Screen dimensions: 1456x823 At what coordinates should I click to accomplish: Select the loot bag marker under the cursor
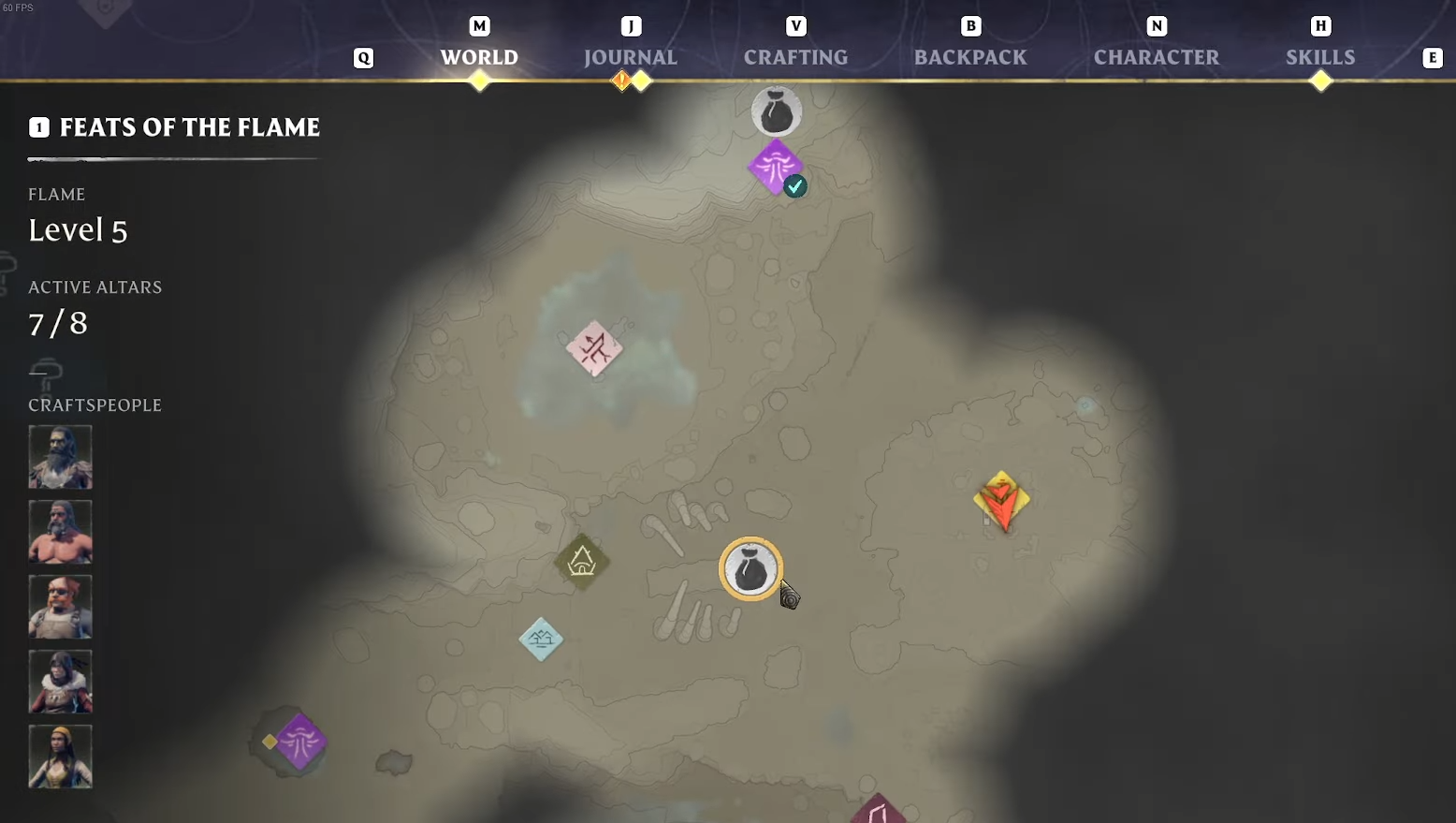click(x=750, y=569)
